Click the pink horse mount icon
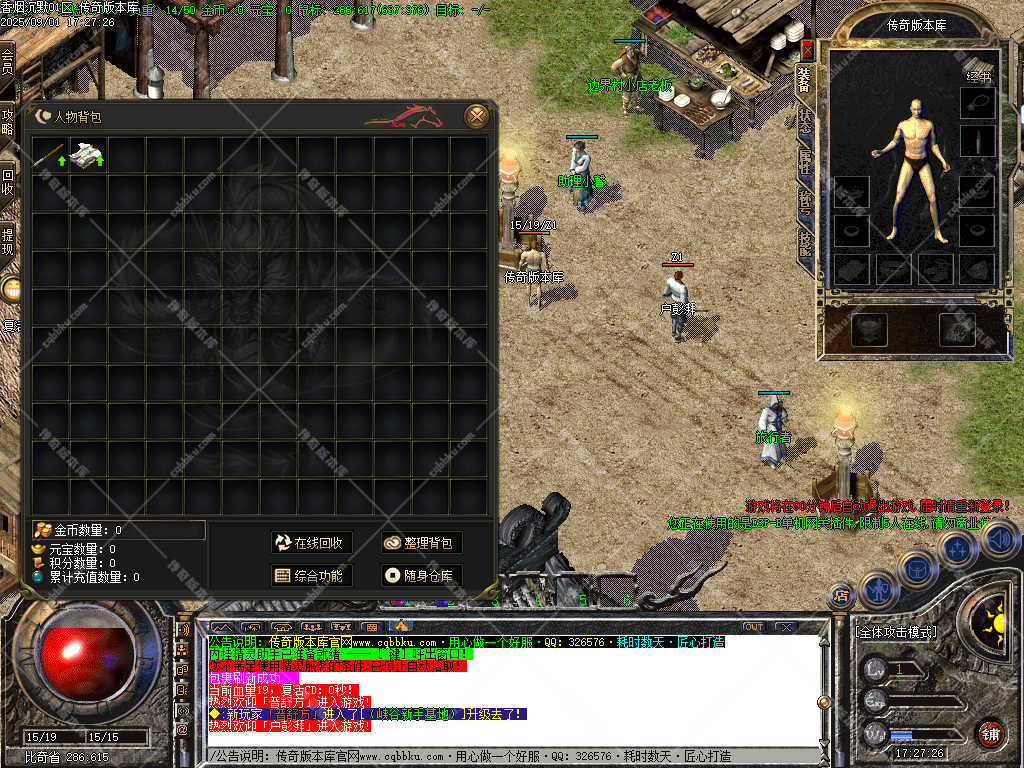The image size is (1024, 768). click(x=404, y=118)
